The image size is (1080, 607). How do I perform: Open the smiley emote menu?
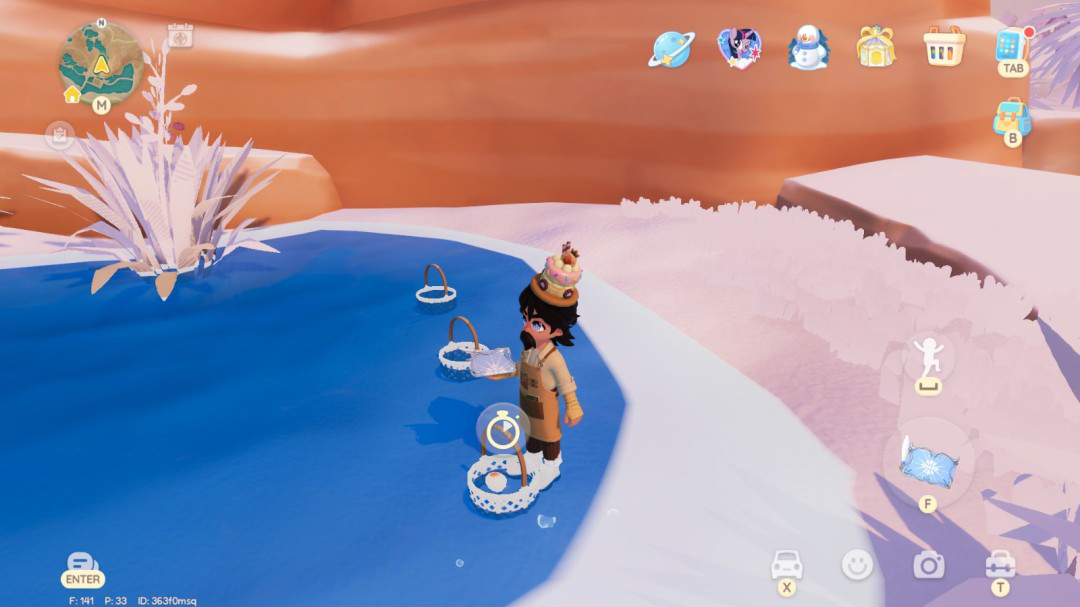coord(857,565)
